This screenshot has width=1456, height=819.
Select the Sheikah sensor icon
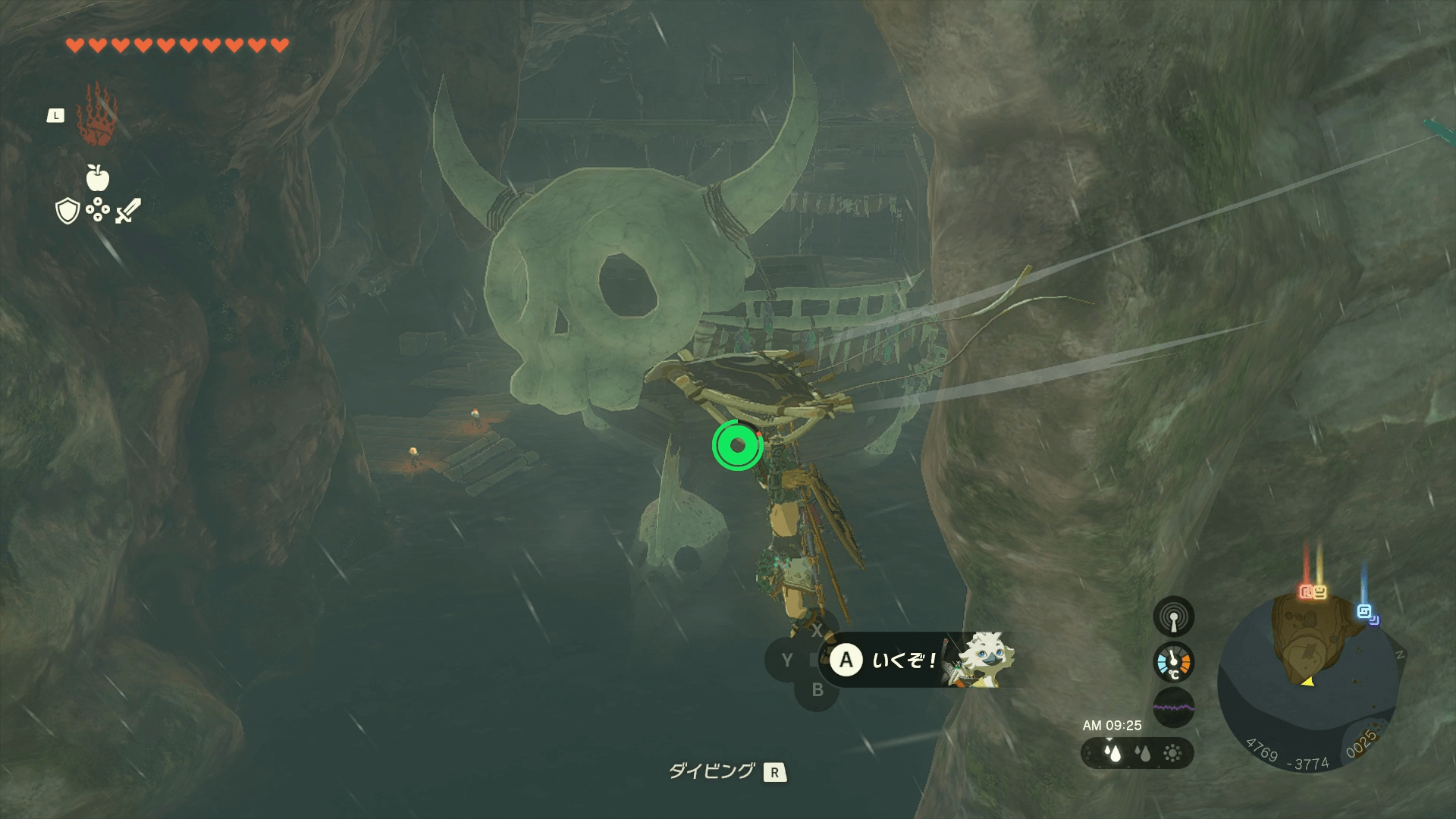tap(1173, 617)
